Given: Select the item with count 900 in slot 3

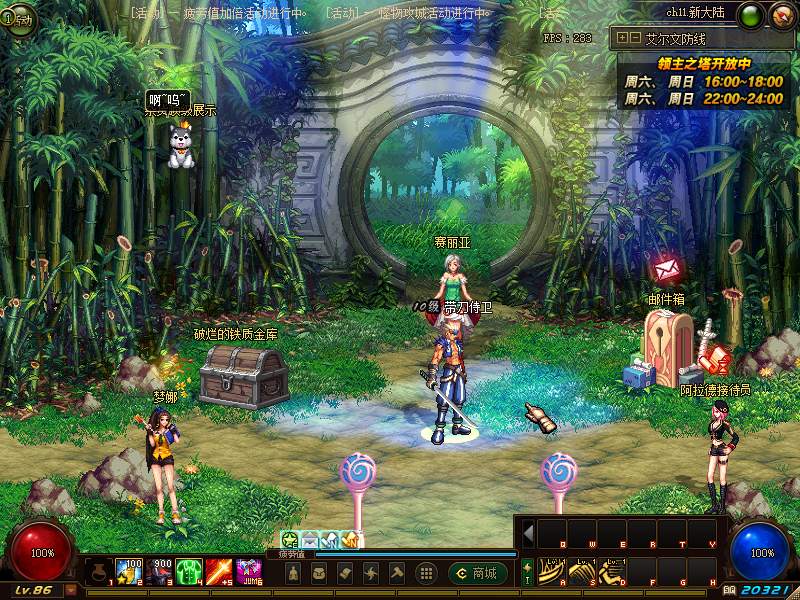Looking at the screenshot, I should 159,572.
